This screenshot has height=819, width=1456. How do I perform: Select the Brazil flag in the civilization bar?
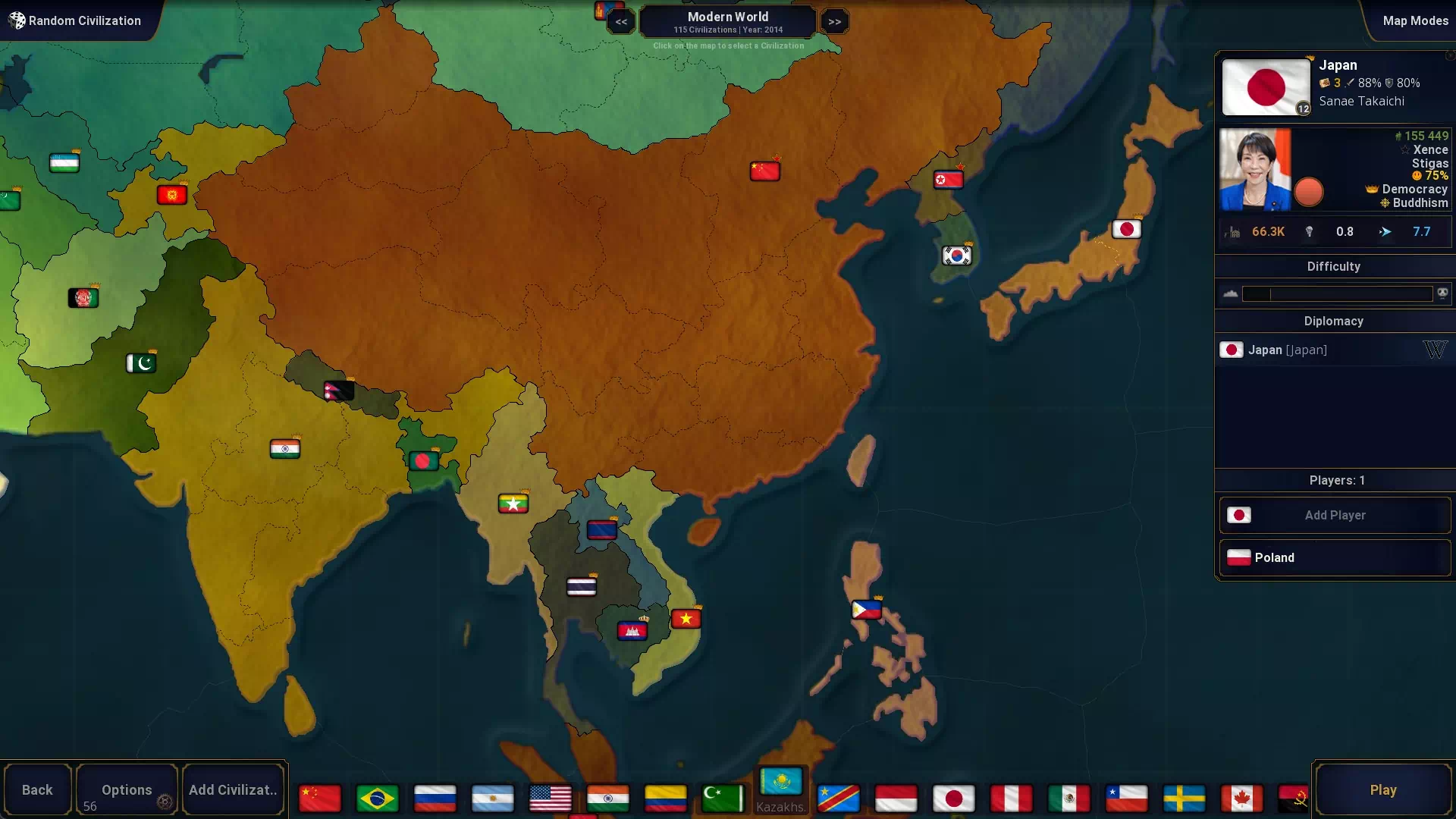(377, 798)
